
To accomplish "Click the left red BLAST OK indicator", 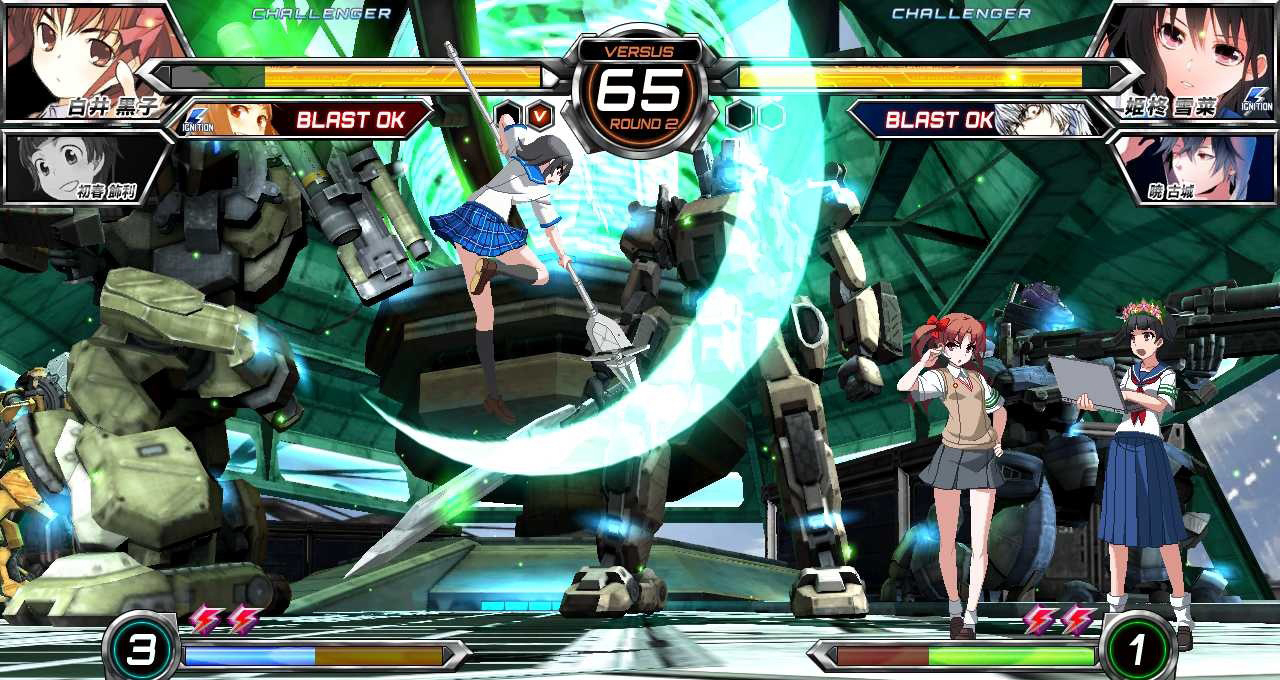I will pos(350,121).
